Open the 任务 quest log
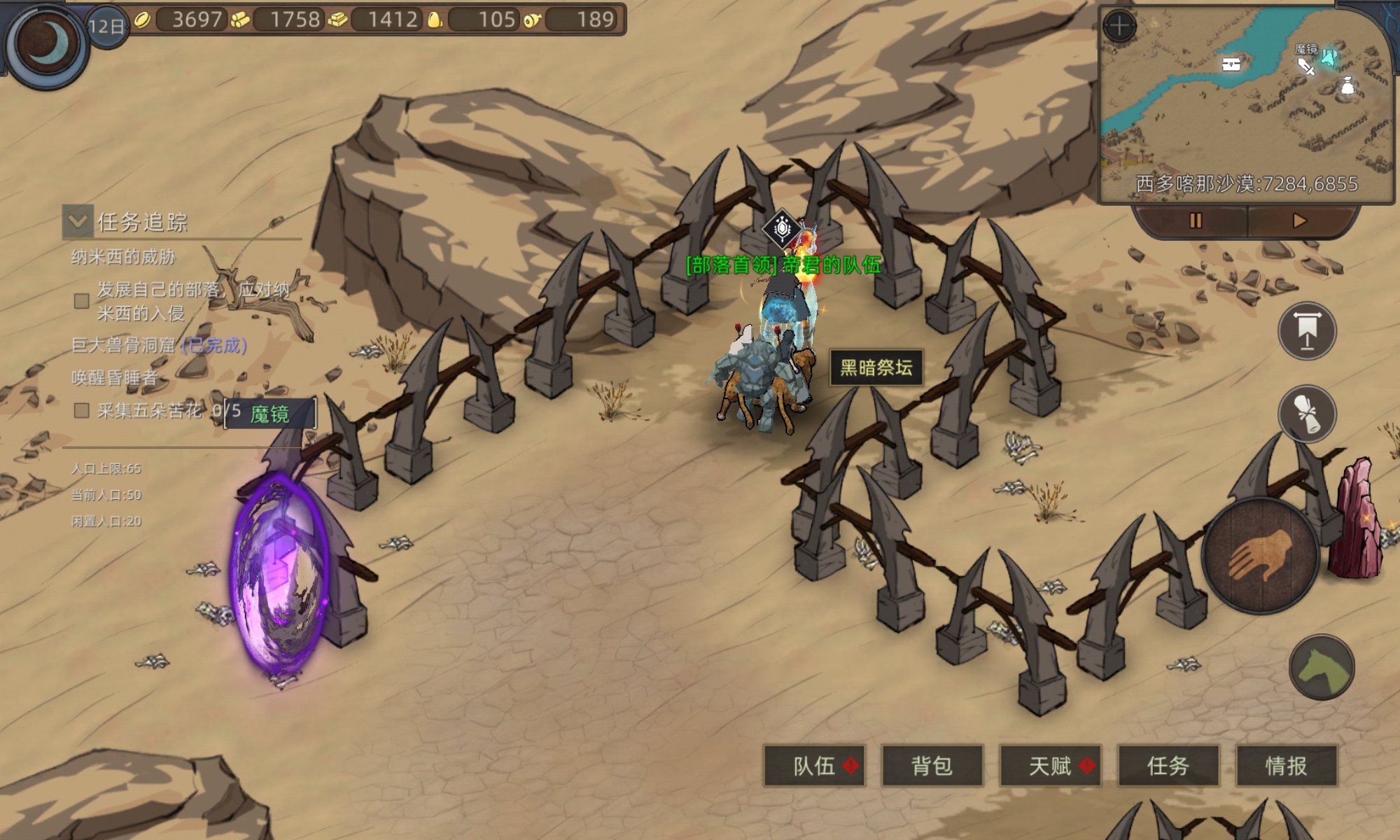 [1168, 766]
